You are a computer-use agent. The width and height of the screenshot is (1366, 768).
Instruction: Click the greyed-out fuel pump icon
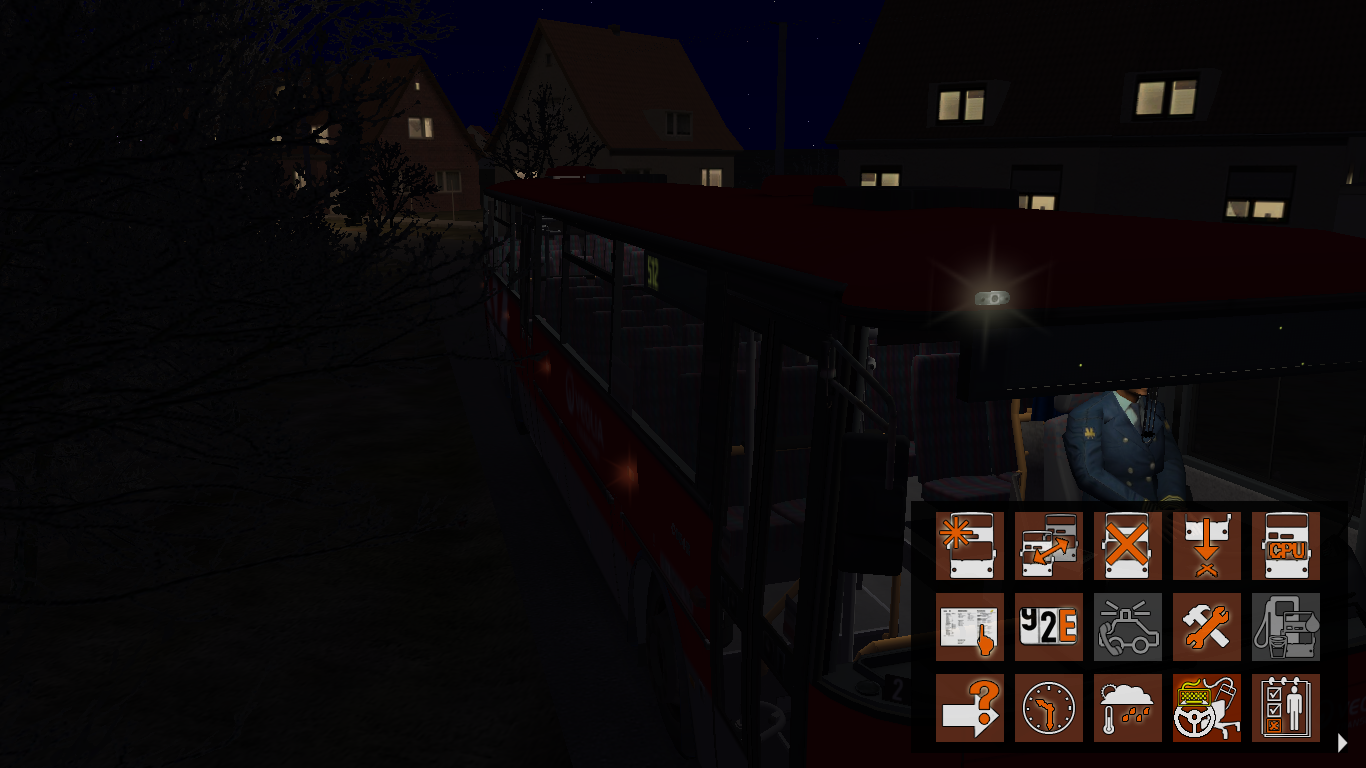(1286, 627)
